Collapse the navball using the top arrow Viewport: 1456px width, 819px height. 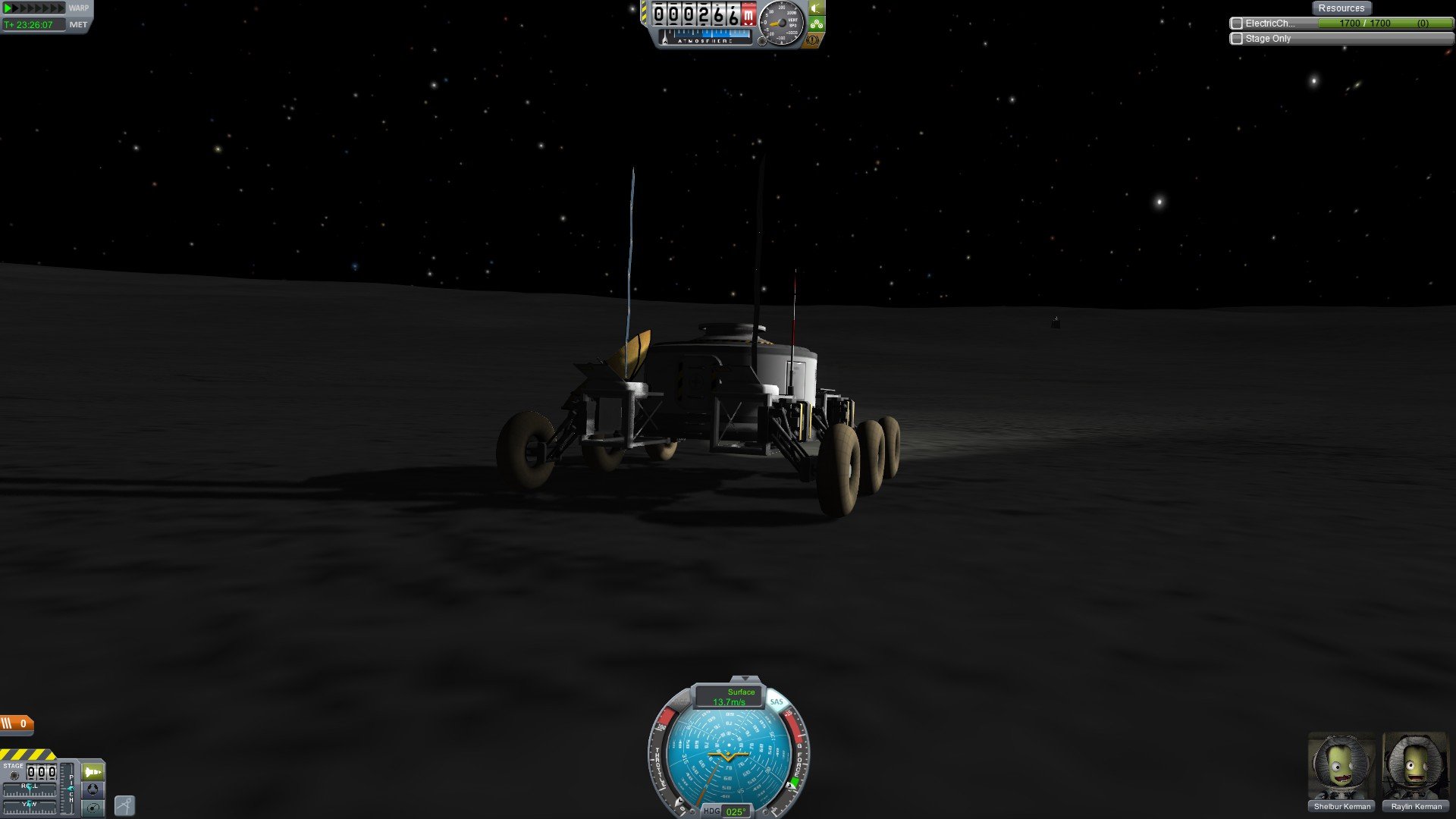[745, 679]
